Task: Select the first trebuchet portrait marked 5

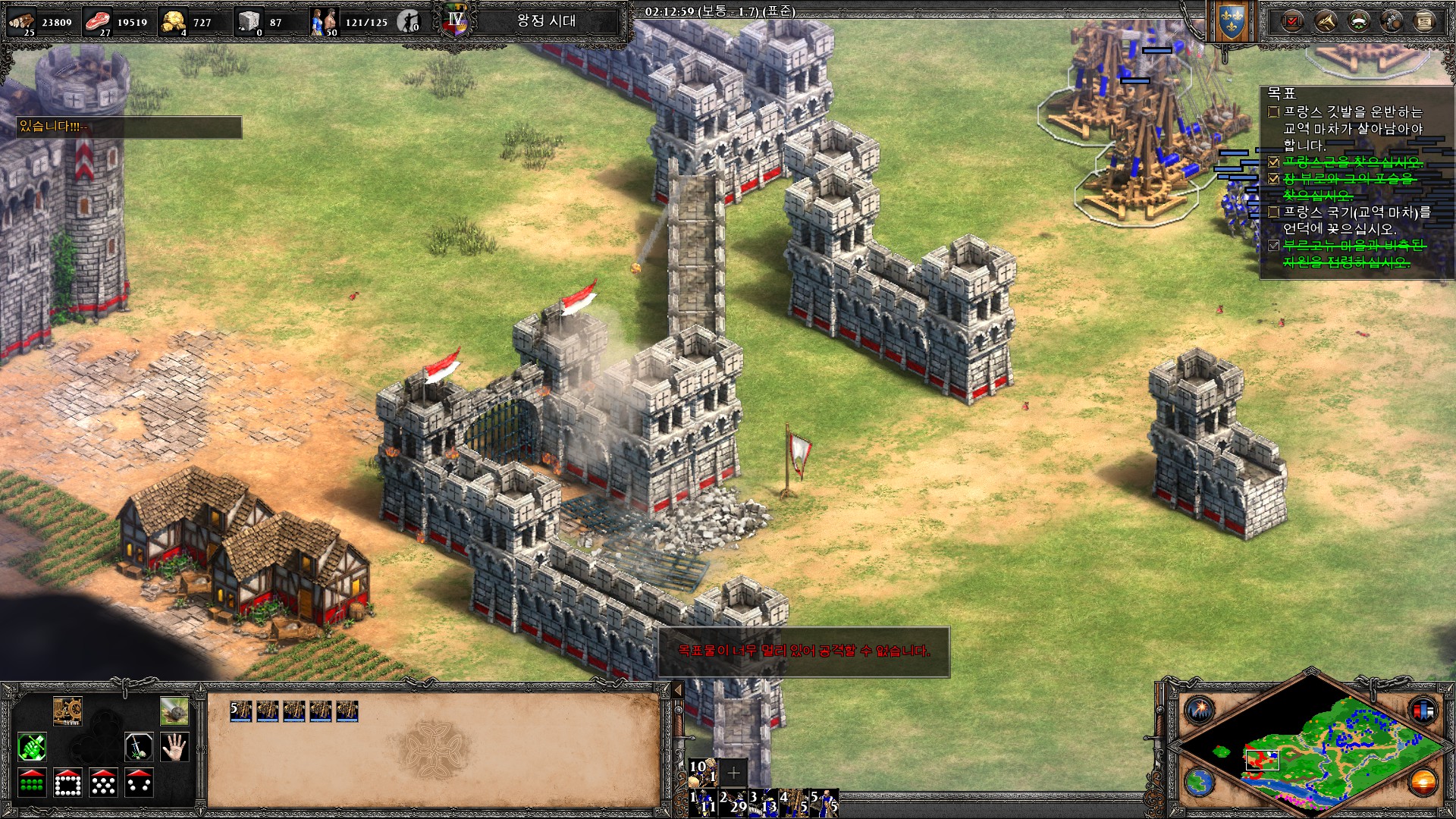Action: pyautogui.click(x=241, y=711)
